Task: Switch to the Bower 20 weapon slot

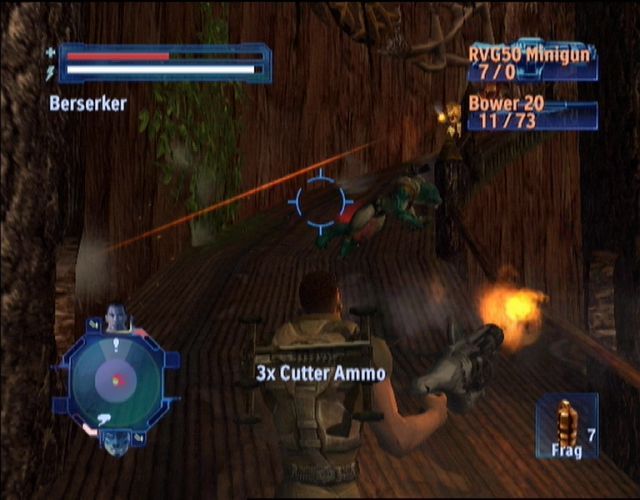Action: (x=533, y=114)
